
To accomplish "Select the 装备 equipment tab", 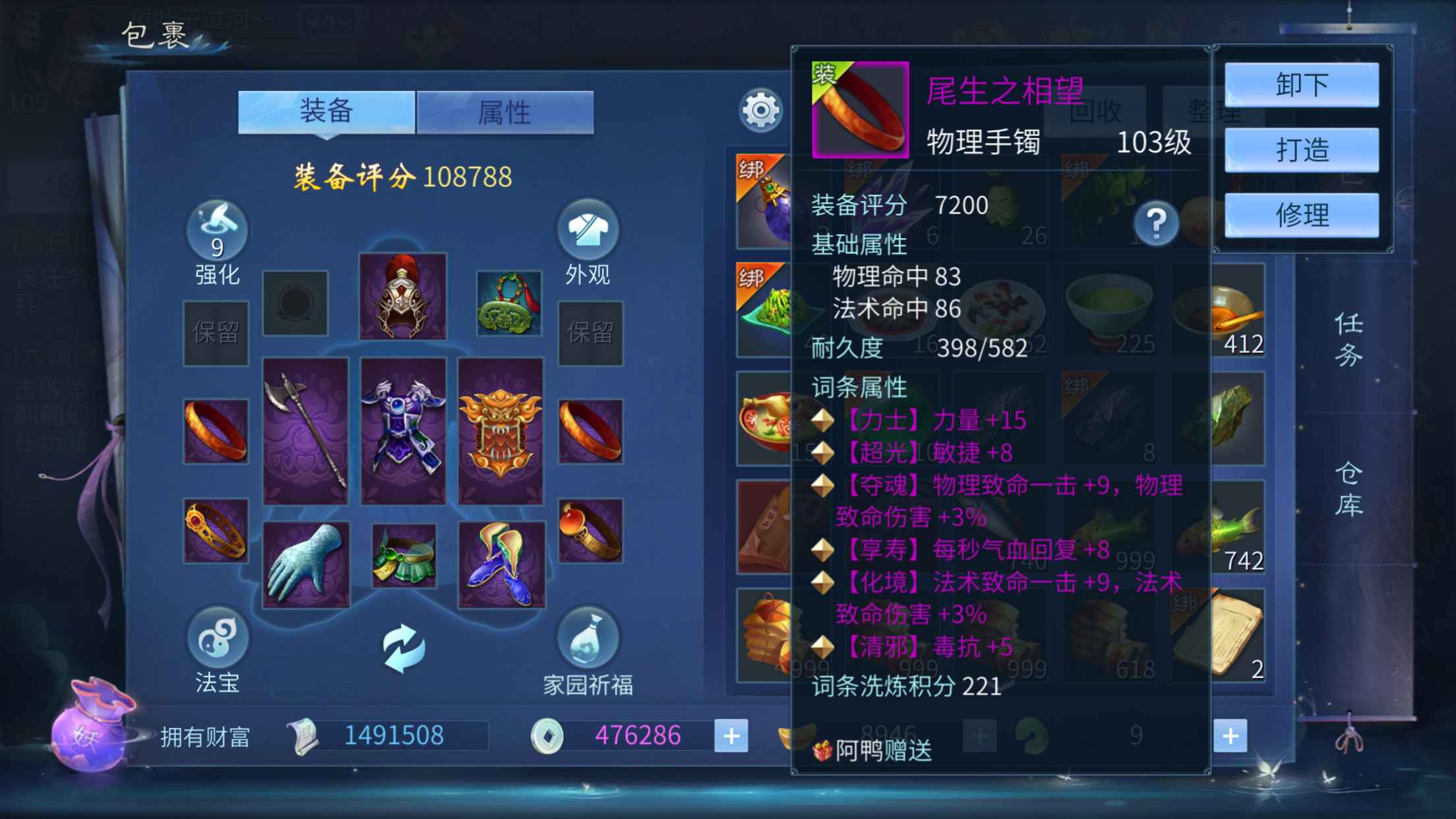I will point(326,111).
